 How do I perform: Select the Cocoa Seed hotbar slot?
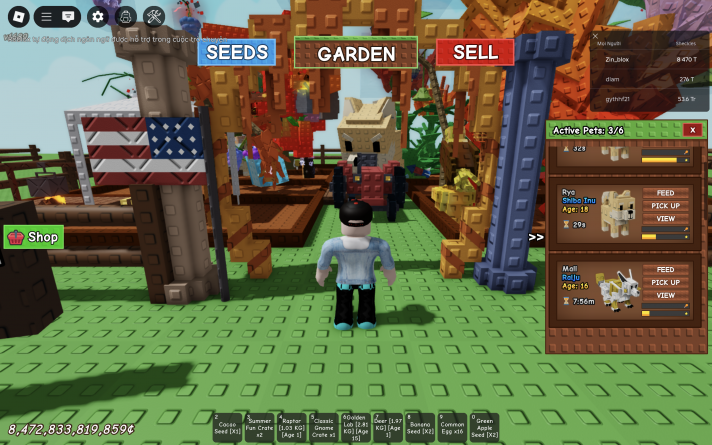[227, 427]
